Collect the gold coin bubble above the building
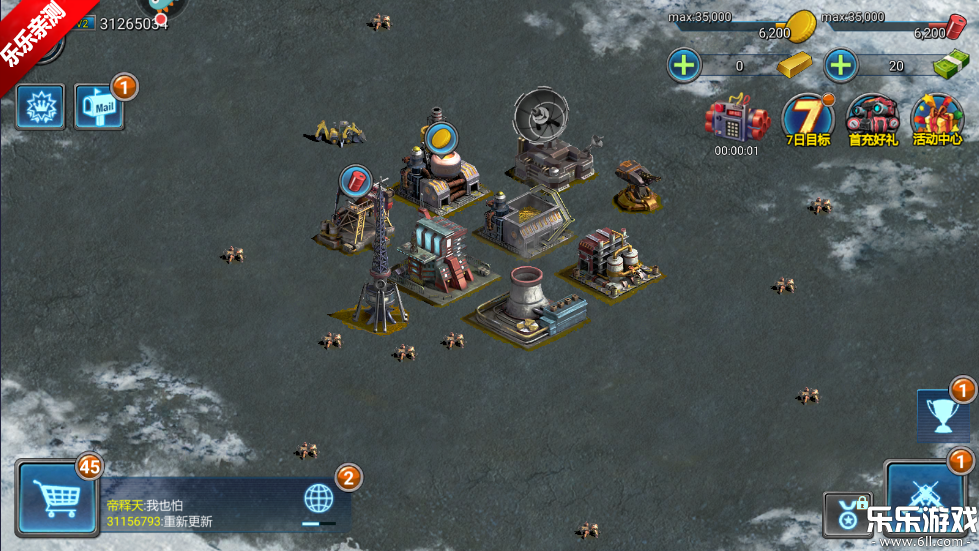Image resolution: width=979 pixels, height=551 pixels. [440, 138]
